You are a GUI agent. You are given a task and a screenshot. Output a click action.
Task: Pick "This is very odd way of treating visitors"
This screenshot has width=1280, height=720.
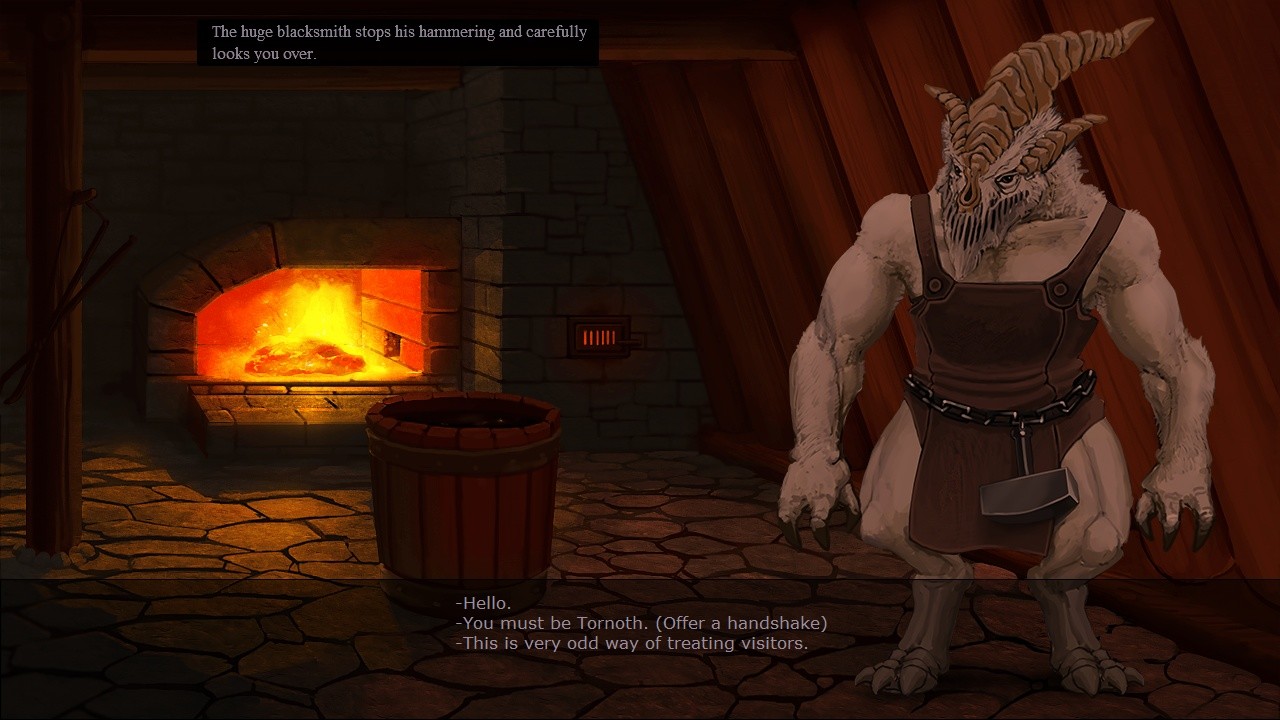pyautogui.click(x=631, y=643)
